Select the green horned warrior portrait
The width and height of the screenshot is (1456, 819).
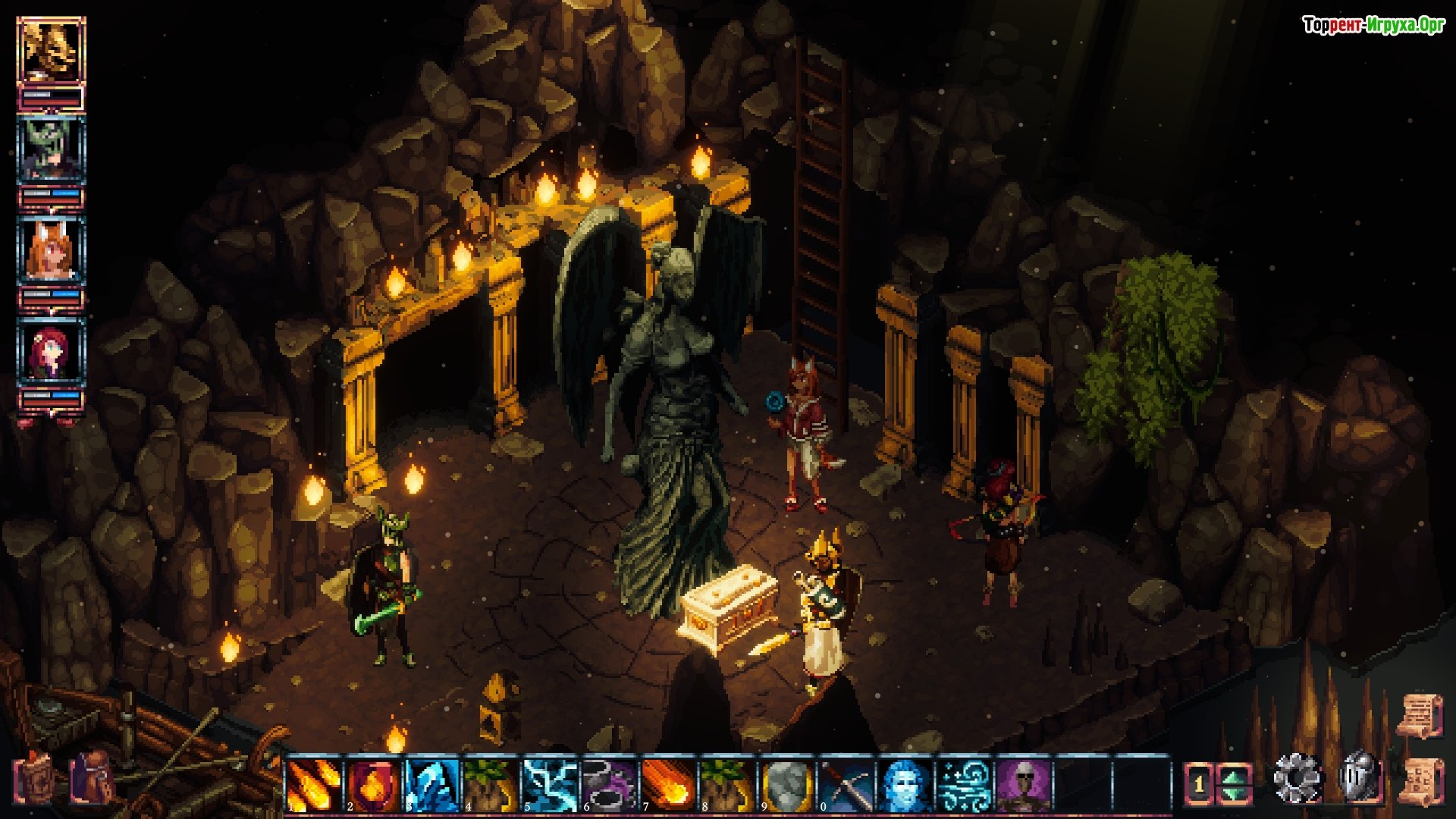(x=51, y=149)
